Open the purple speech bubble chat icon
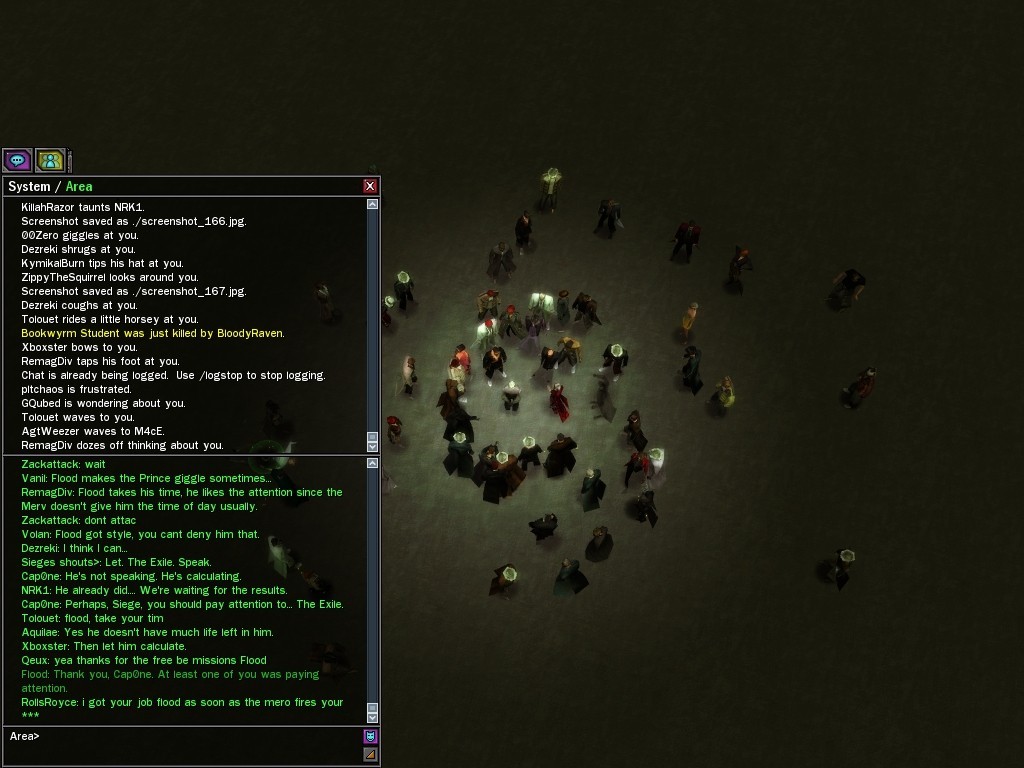Viewport: 1024px width, 768px height. 17,160
